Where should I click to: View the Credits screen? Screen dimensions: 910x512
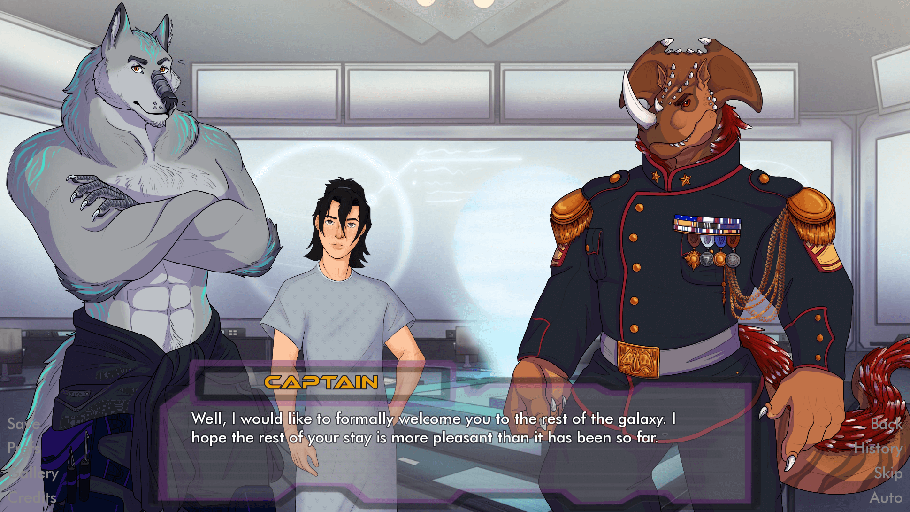click(x=30, y=497)
